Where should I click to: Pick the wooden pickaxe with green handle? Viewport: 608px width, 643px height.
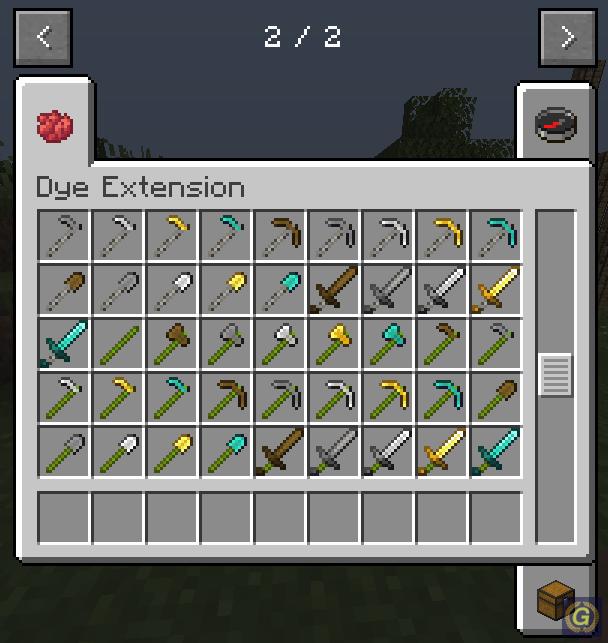[x=227, y=397]
